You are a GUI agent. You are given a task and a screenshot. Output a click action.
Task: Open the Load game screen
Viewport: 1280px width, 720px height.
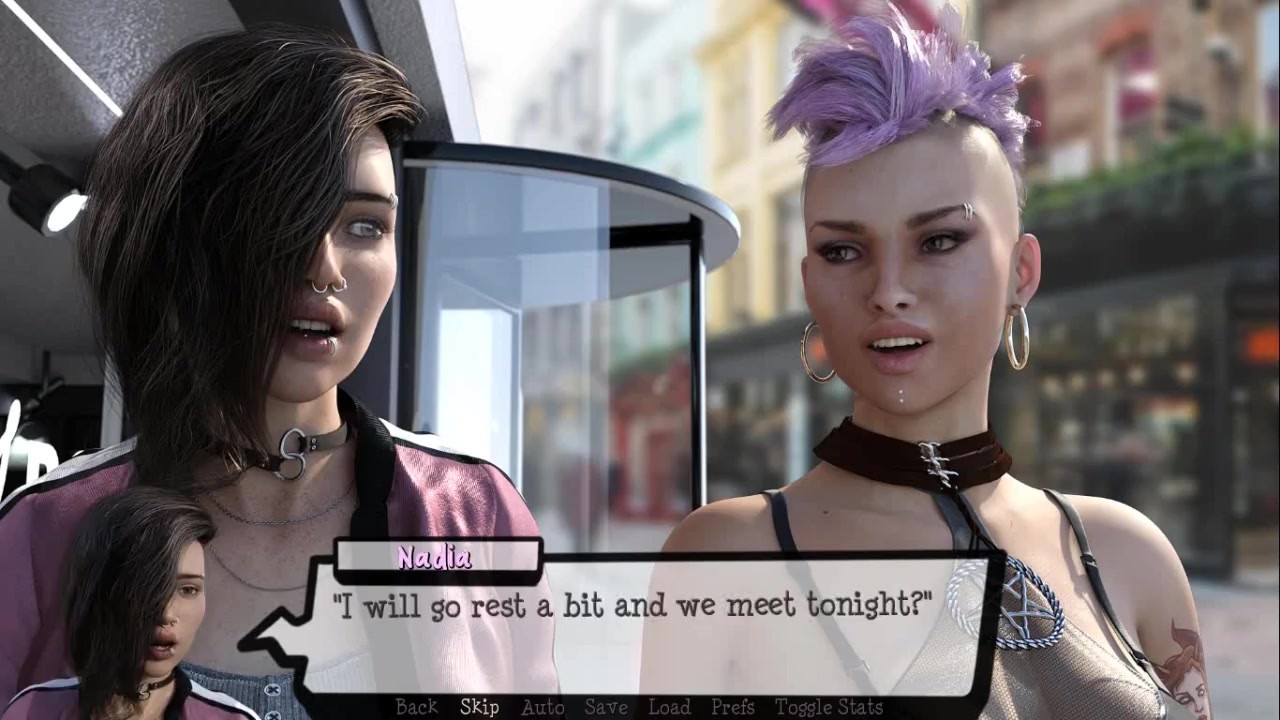tap(669, 707)
